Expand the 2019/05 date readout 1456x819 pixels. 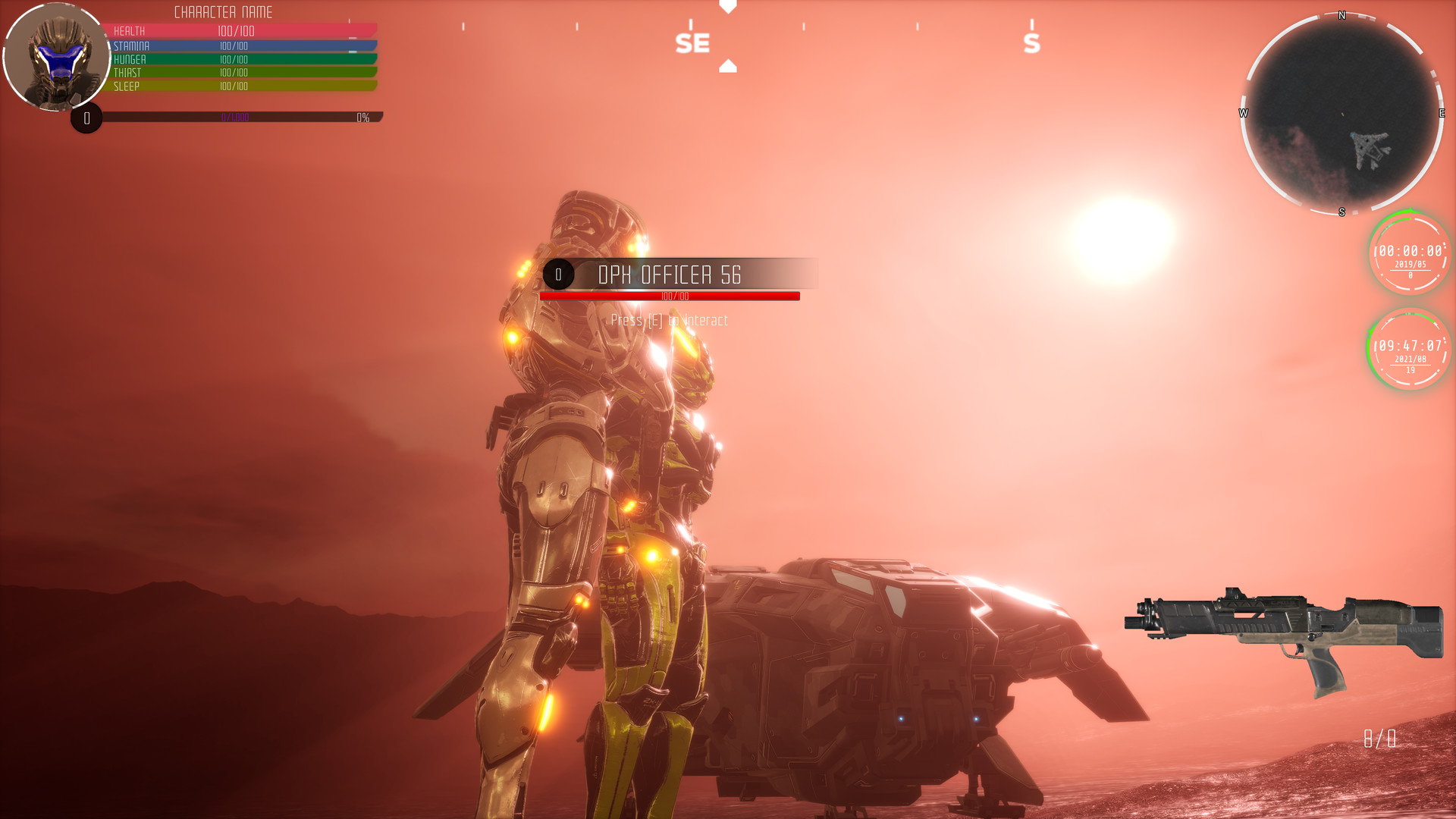pyautogui.click(x=1410, y=265)
